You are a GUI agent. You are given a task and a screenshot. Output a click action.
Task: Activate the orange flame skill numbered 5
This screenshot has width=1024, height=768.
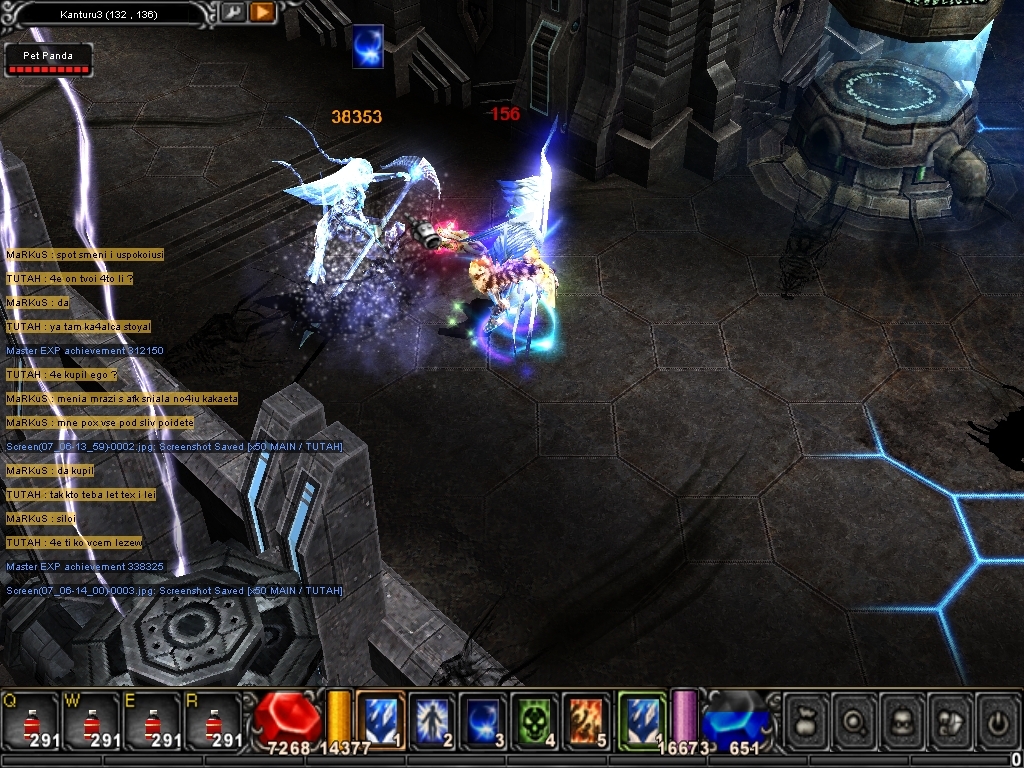pos(588,720)
